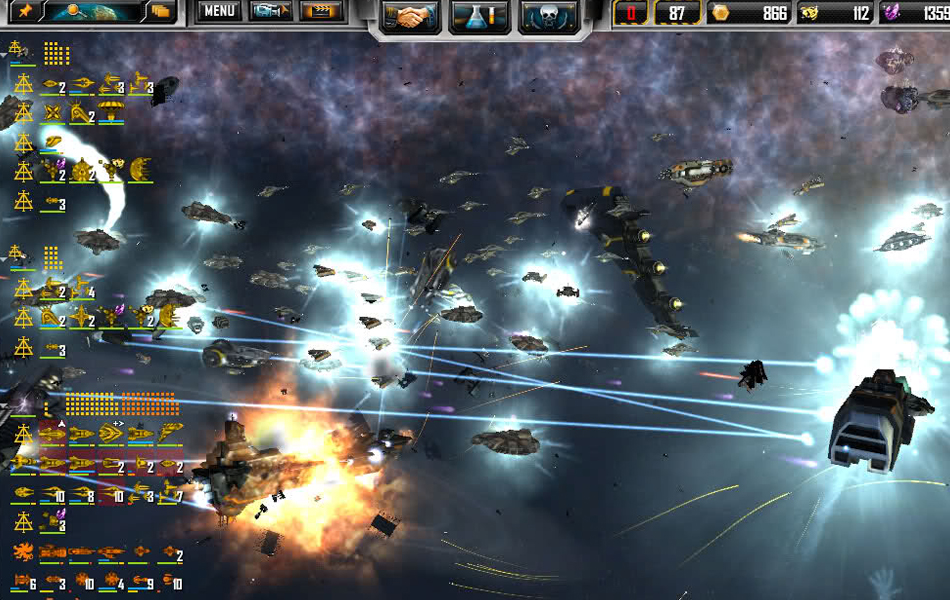Select the mushroom-shaped structure icon
This screenshot has width=950, height=600.
click(111, 112)
